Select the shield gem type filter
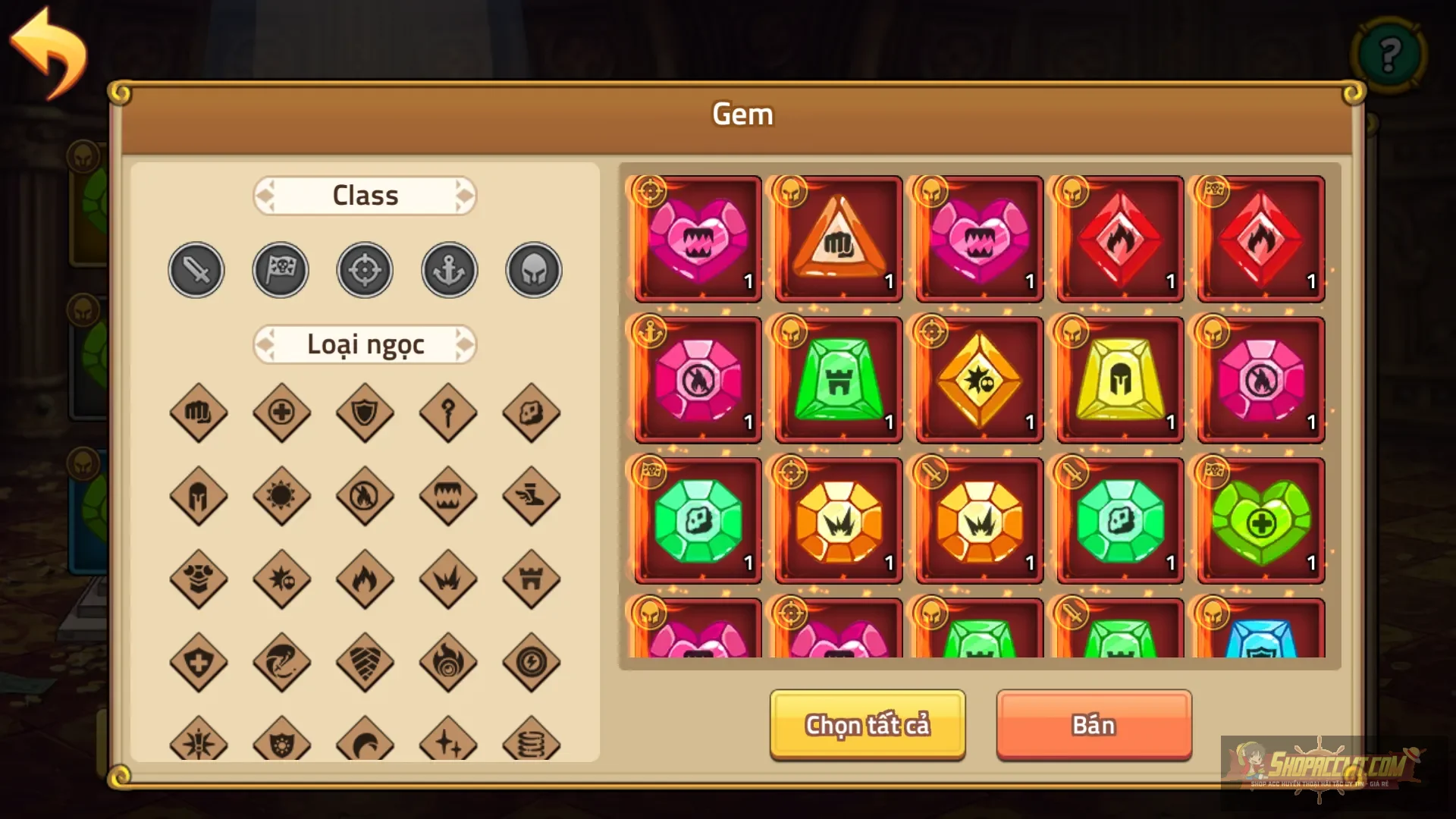Image resolution: width=1456 pixels, height=819 pixels. (365, 413)
